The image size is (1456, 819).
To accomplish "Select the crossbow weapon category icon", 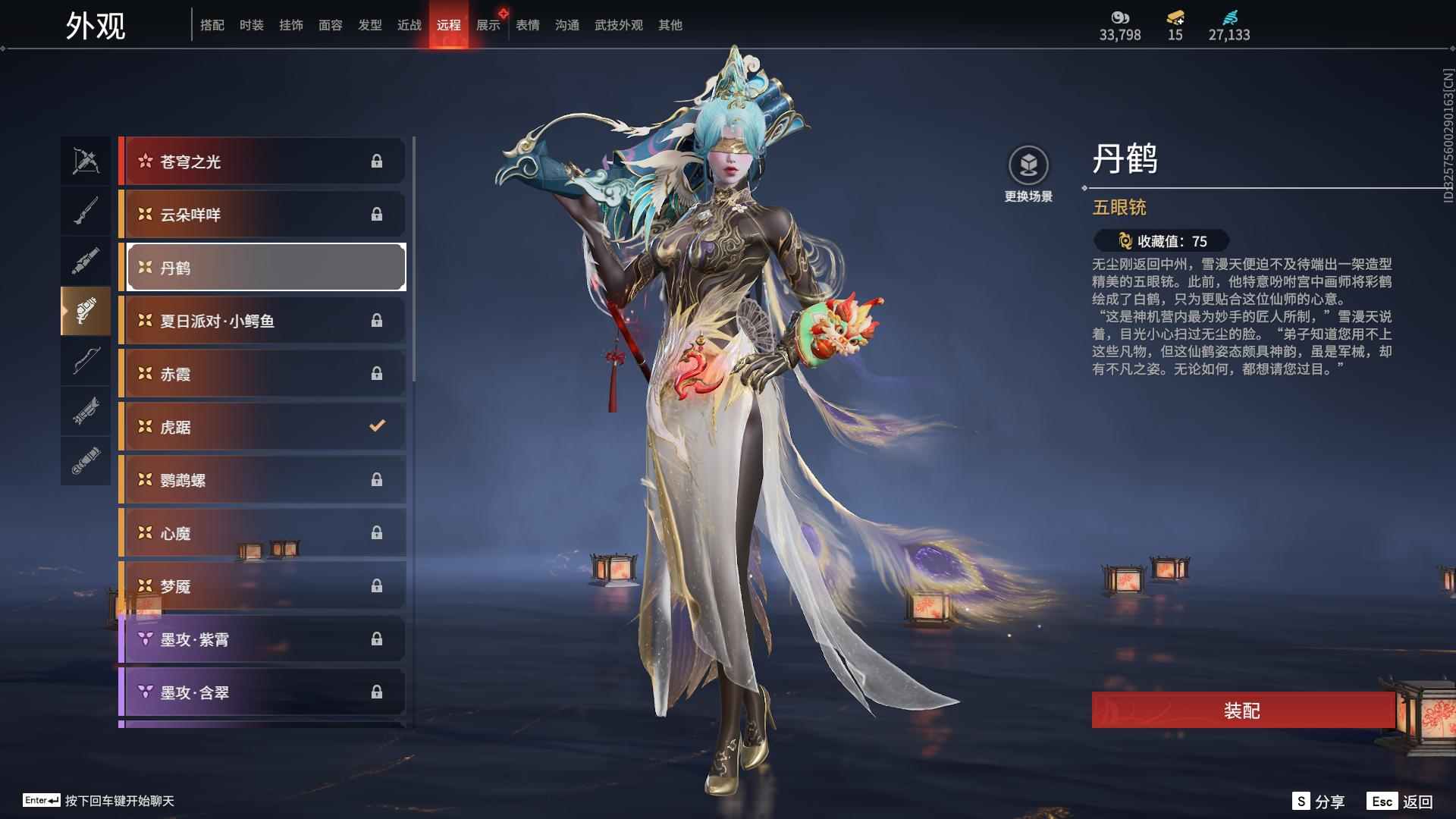I will click(86, 161).
